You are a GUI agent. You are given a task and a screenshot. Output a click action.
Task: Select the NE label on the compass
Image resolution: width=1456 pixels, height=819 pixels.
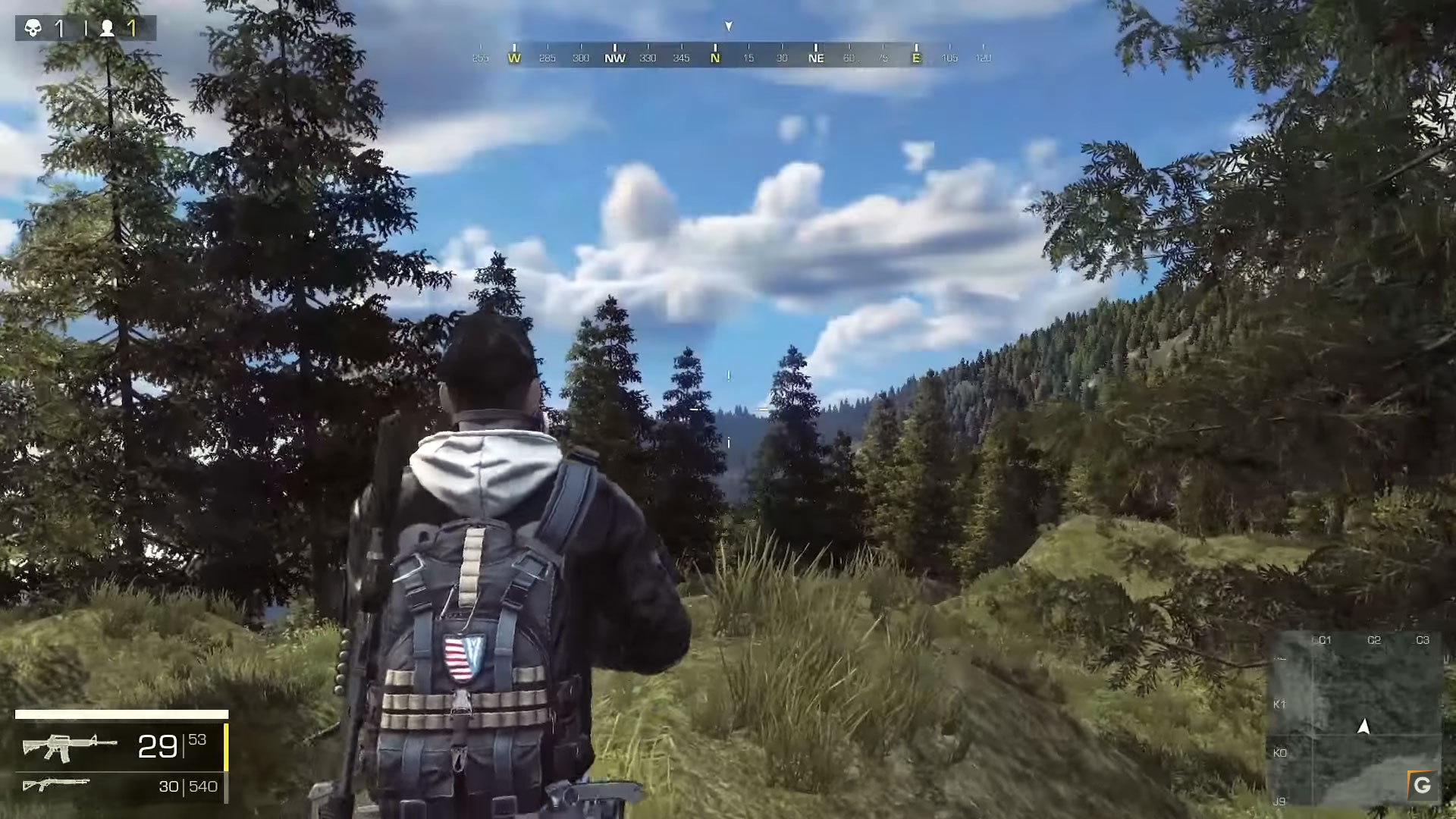(817, 58)
